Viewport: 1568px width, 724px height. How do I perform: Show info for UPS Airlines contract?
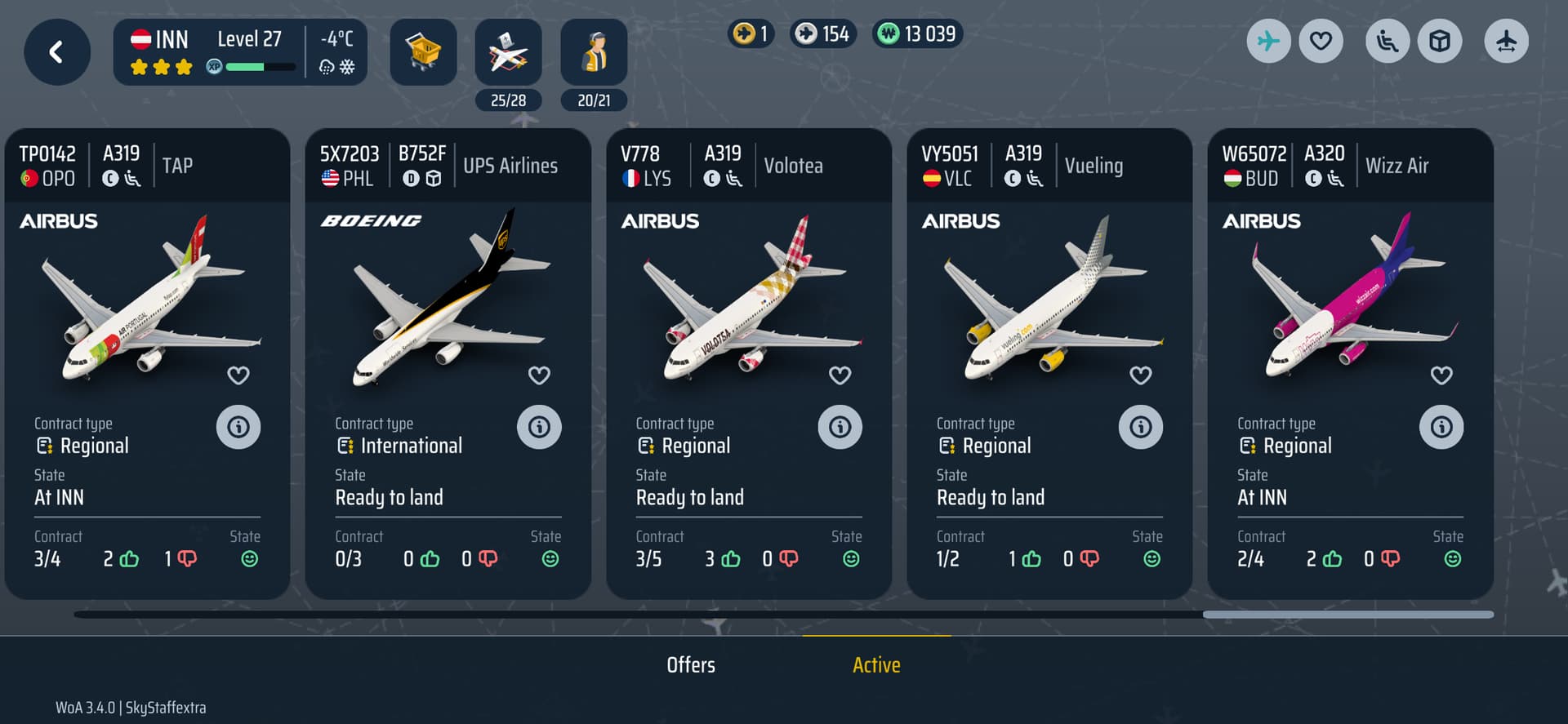point(539,427)
